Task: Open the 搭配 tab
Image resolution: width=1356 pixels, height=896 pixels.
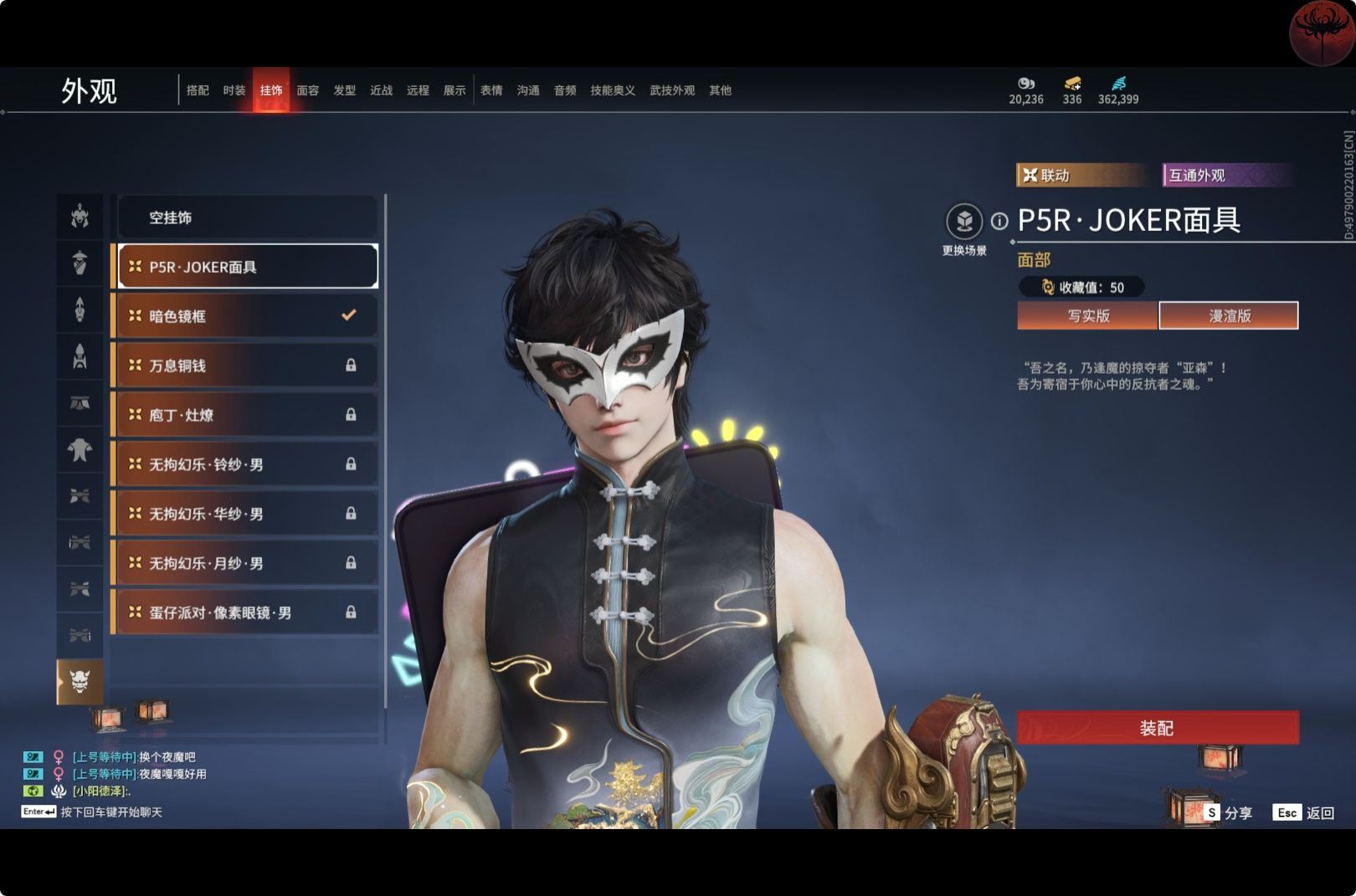Action: click(x=198, y=90)
